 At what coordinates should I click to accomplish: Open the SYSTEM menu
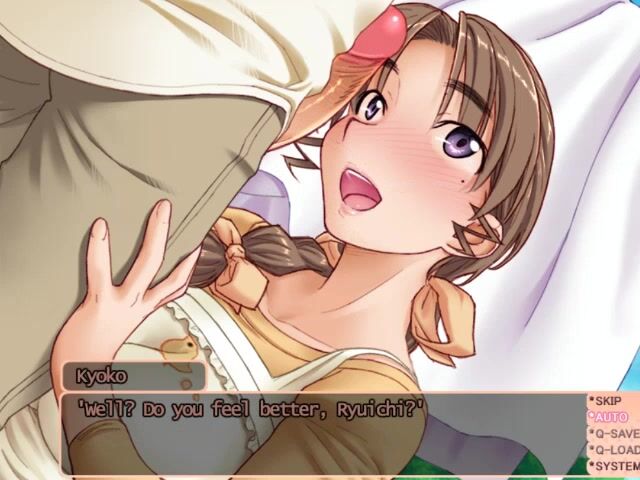point(615,465)
